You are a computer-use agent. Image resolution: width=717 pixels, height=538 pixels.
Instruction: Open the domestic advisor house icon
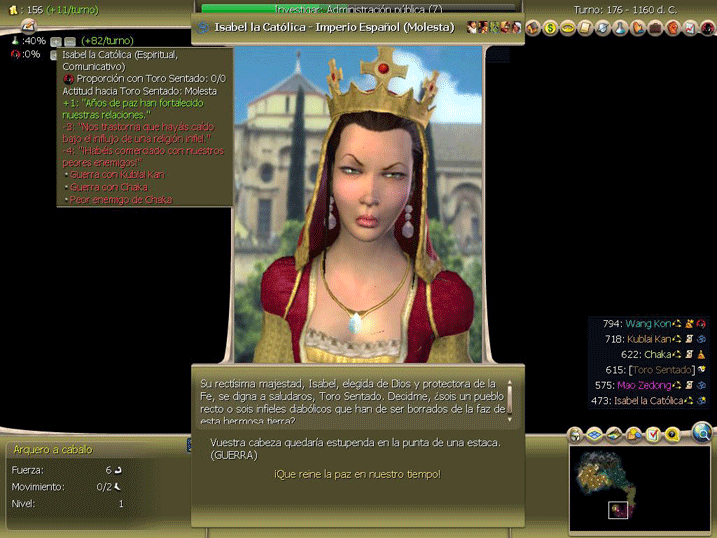(532, 28)
